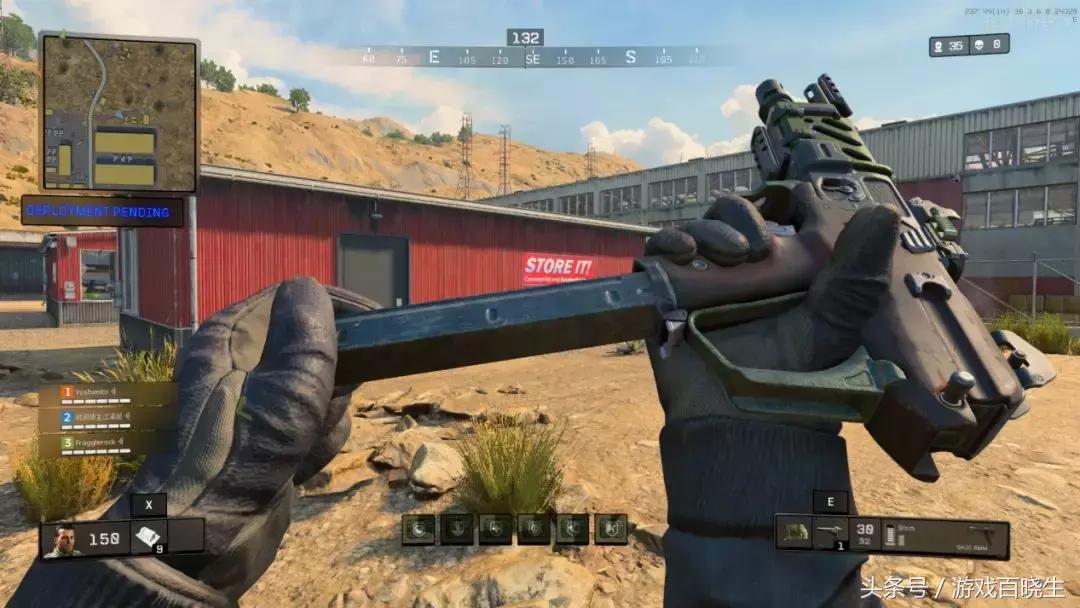Click the green equipment item slot

[x=794, y=533]
